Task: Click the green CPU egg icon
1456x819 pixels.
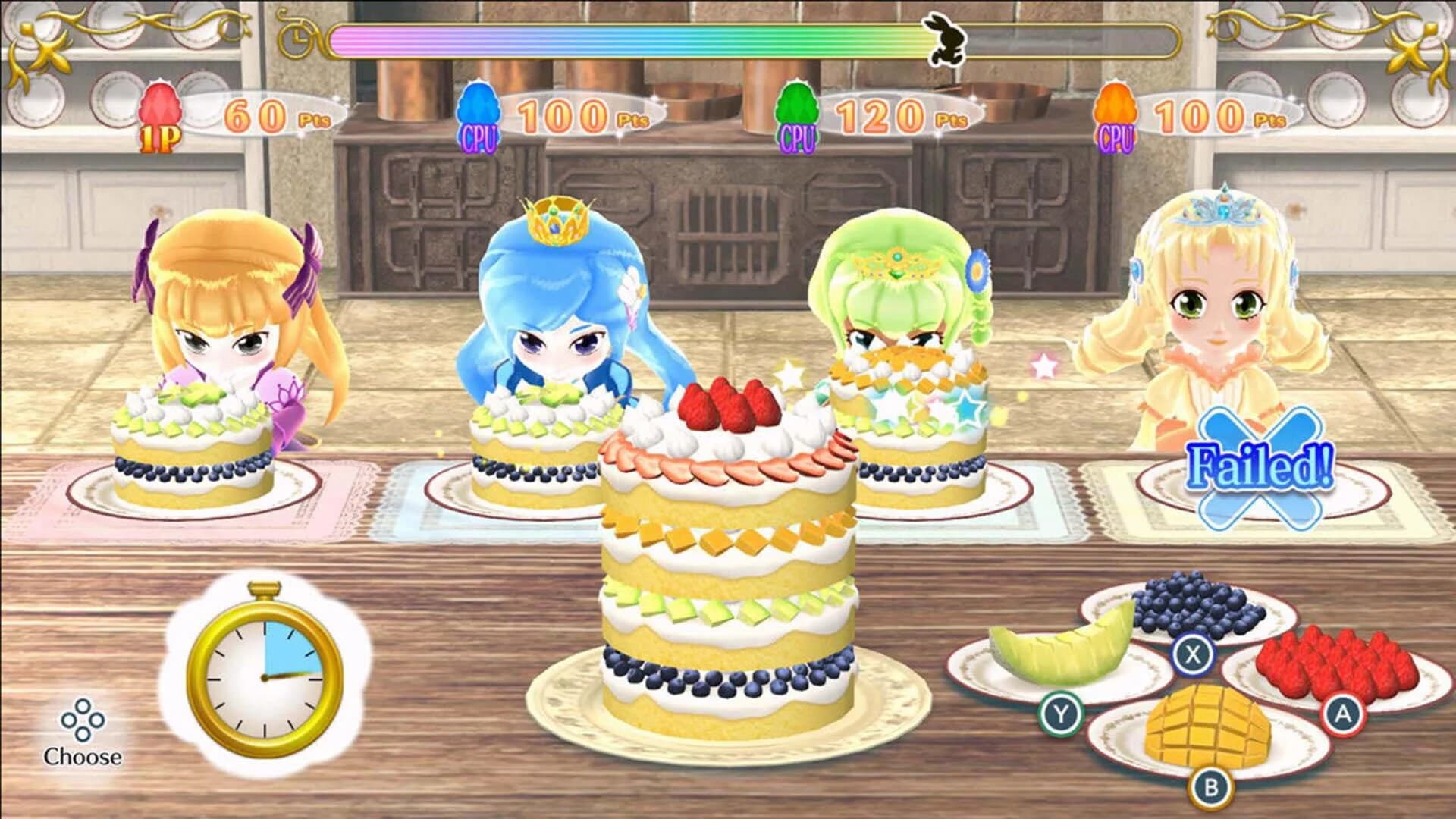Action: 796,110
